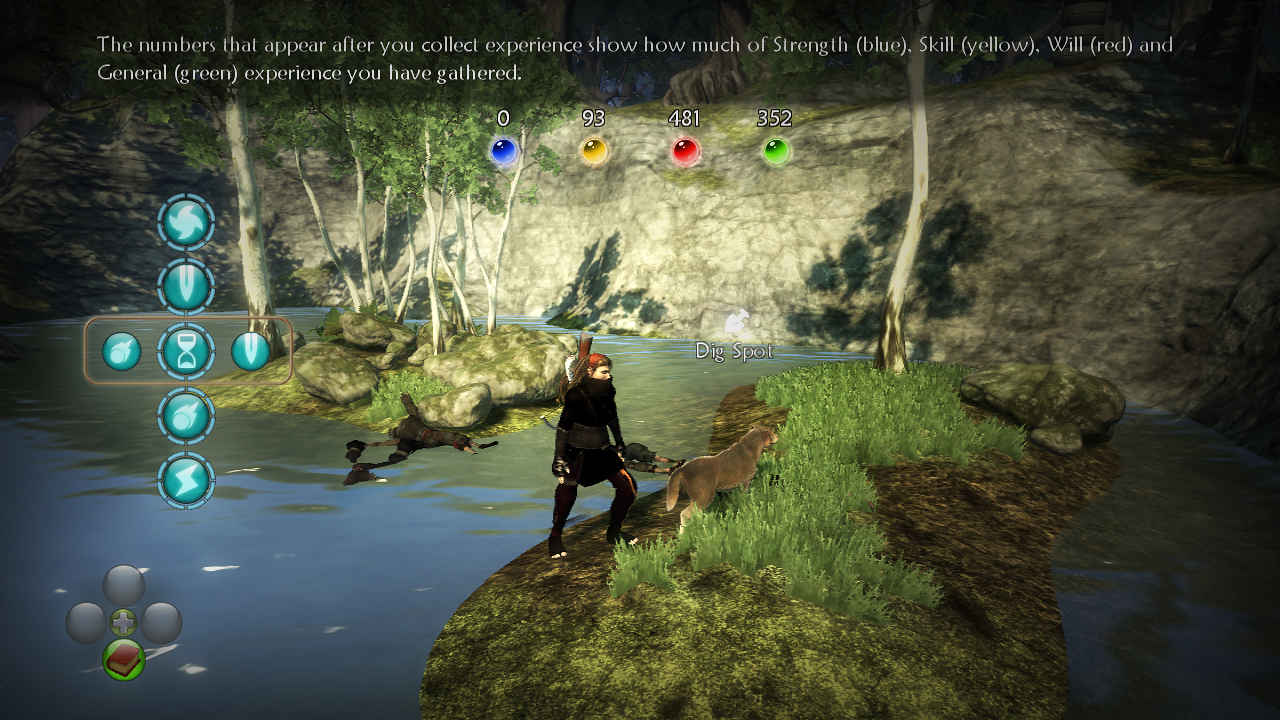
Task: Pick the ringed fireball spell below the hourglass
Action: [186, 416]
